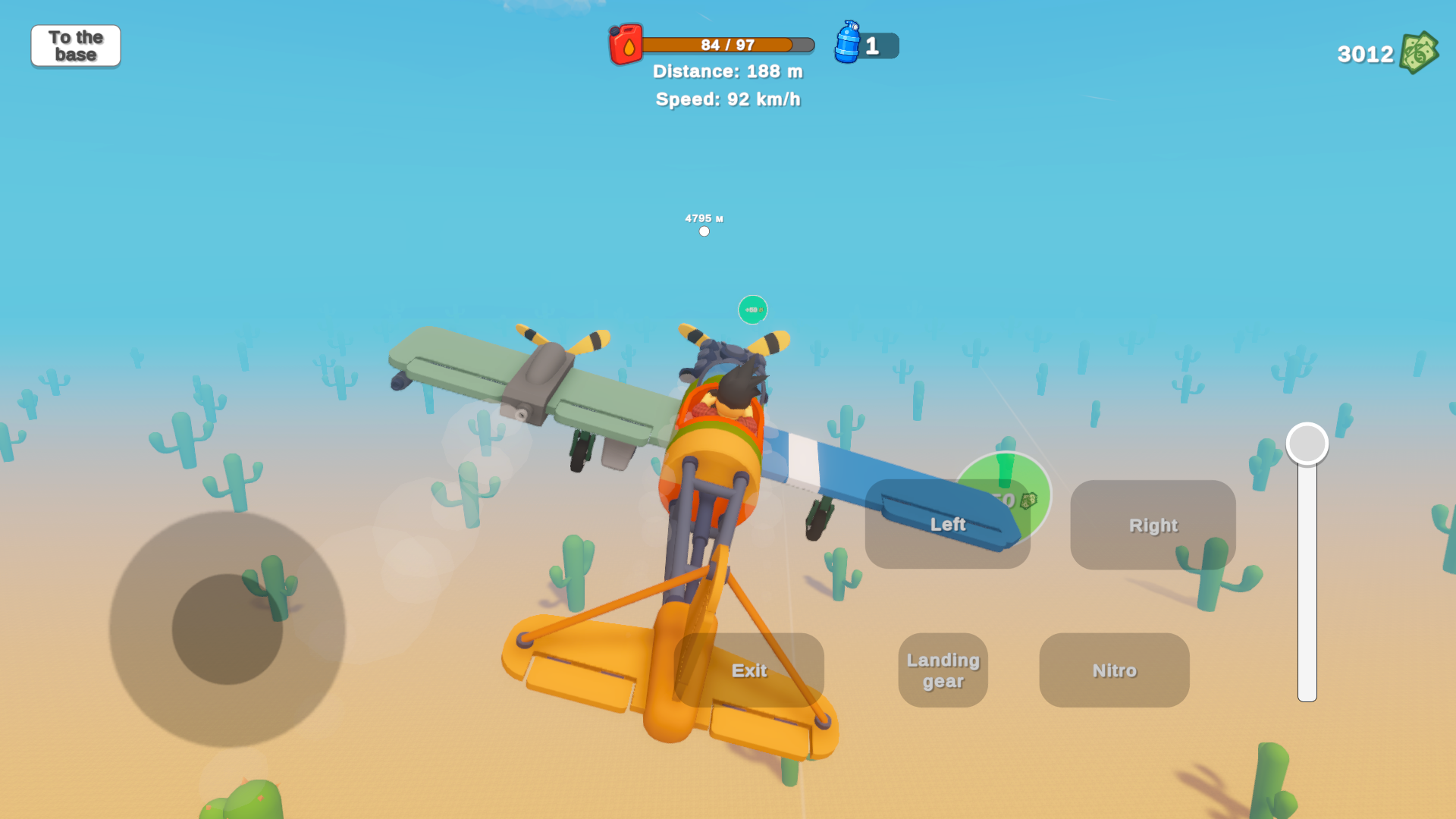Click the red fuel canister icon
1456x819 pixels.
[625, 45]
